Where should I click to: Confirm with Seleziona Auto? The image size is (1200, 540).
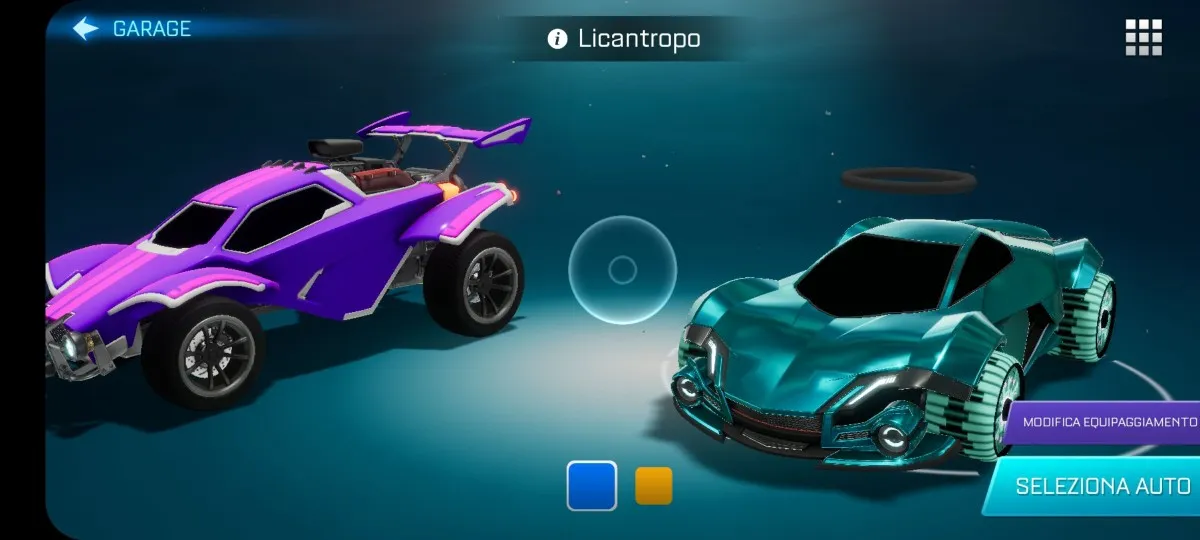[x=1100, y=487]
